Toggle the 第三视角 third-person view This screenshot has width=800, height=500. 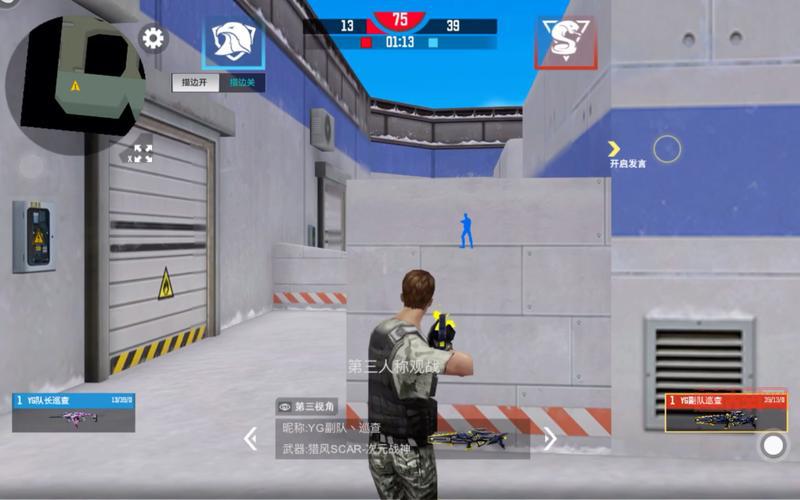click(x=308, y=406)
